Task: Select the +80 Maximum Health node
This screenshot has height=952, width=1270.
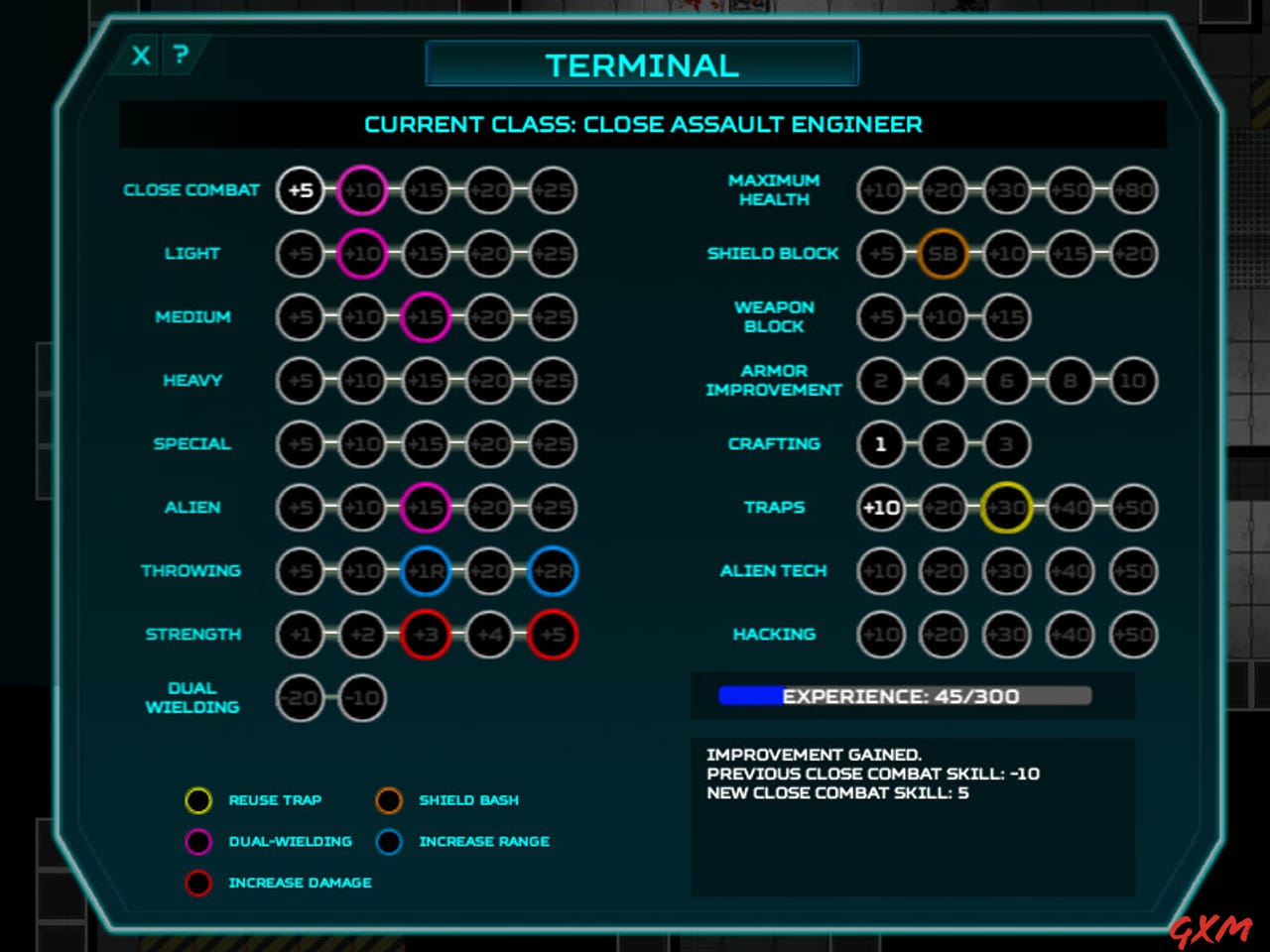Action: click(1132, 190)
